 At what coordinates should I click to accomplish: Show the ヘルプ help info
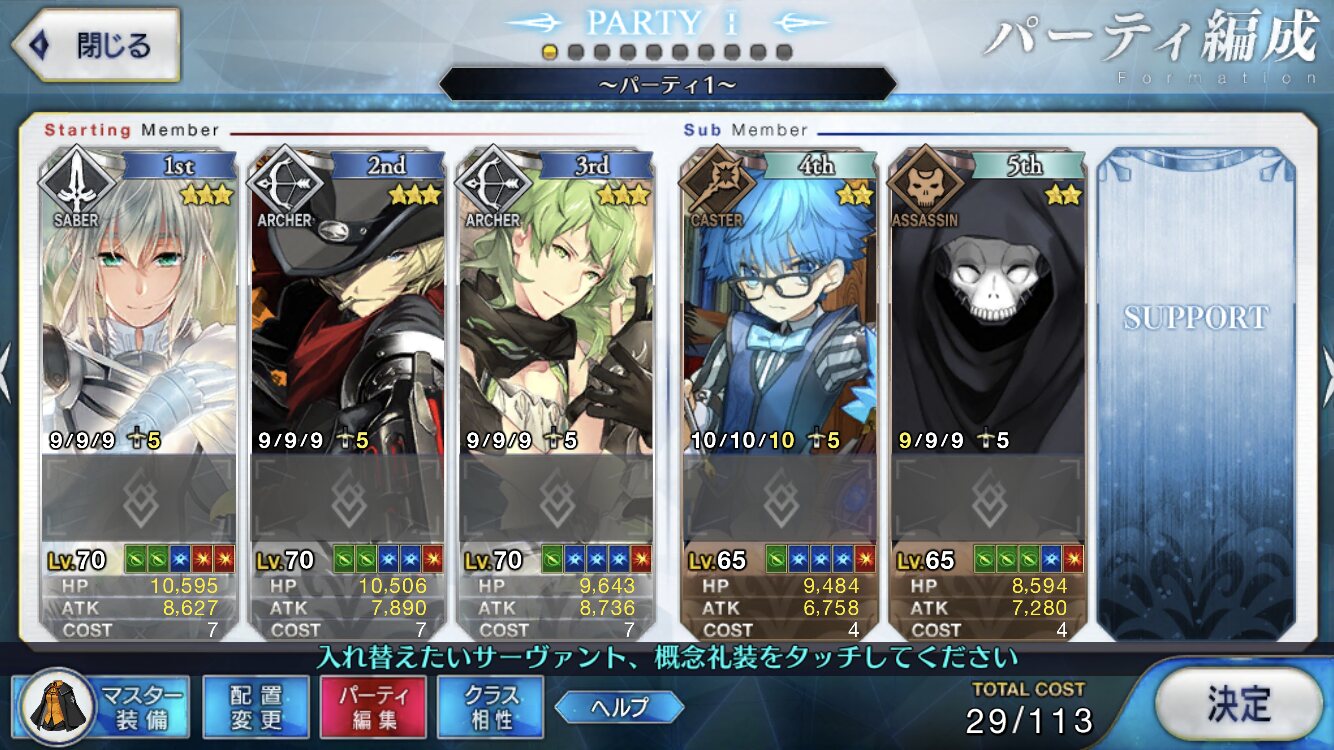pos(619,707)
